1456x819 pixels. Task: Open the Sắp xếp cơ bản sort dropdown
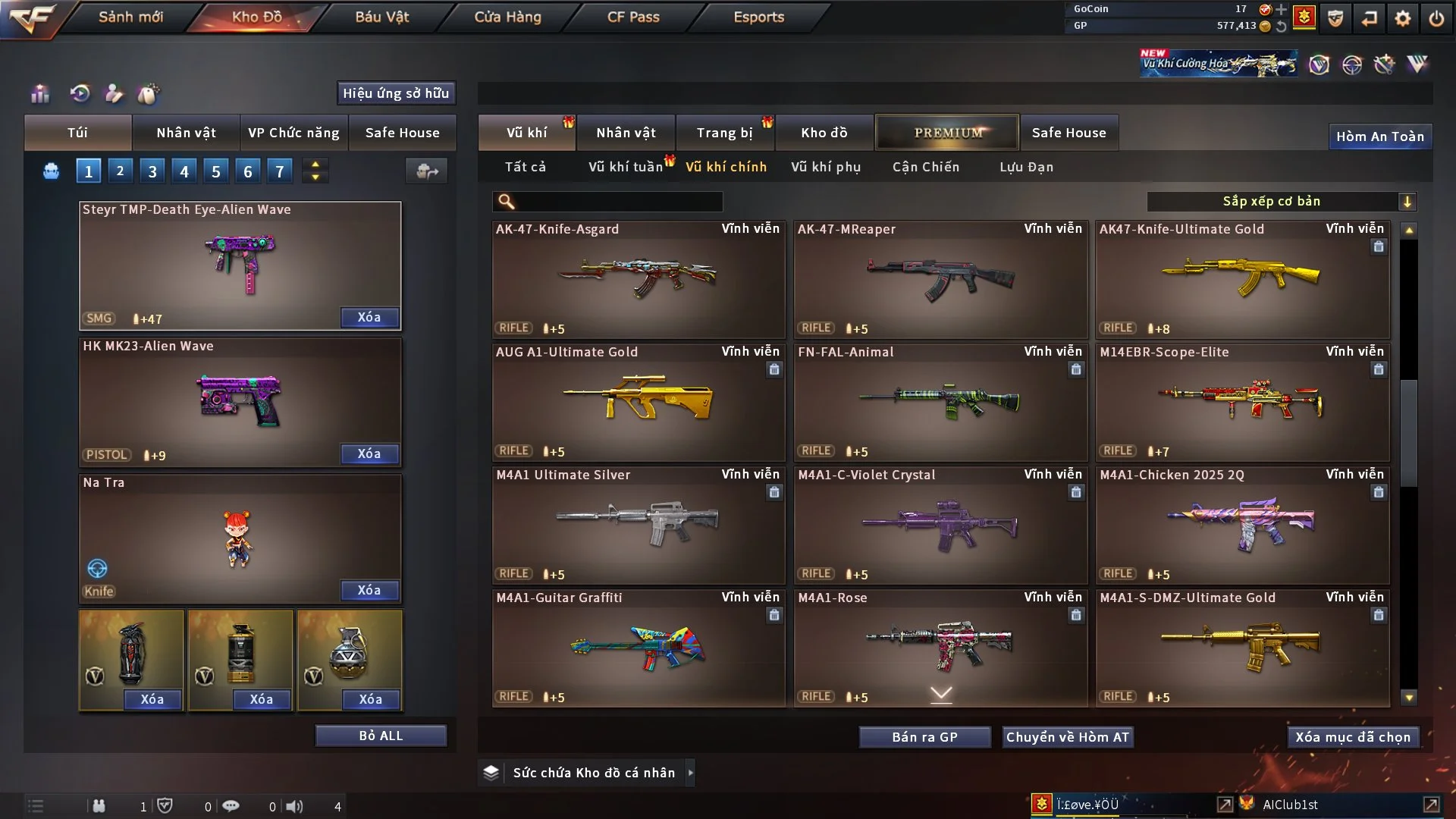[x=1281, y=201]
